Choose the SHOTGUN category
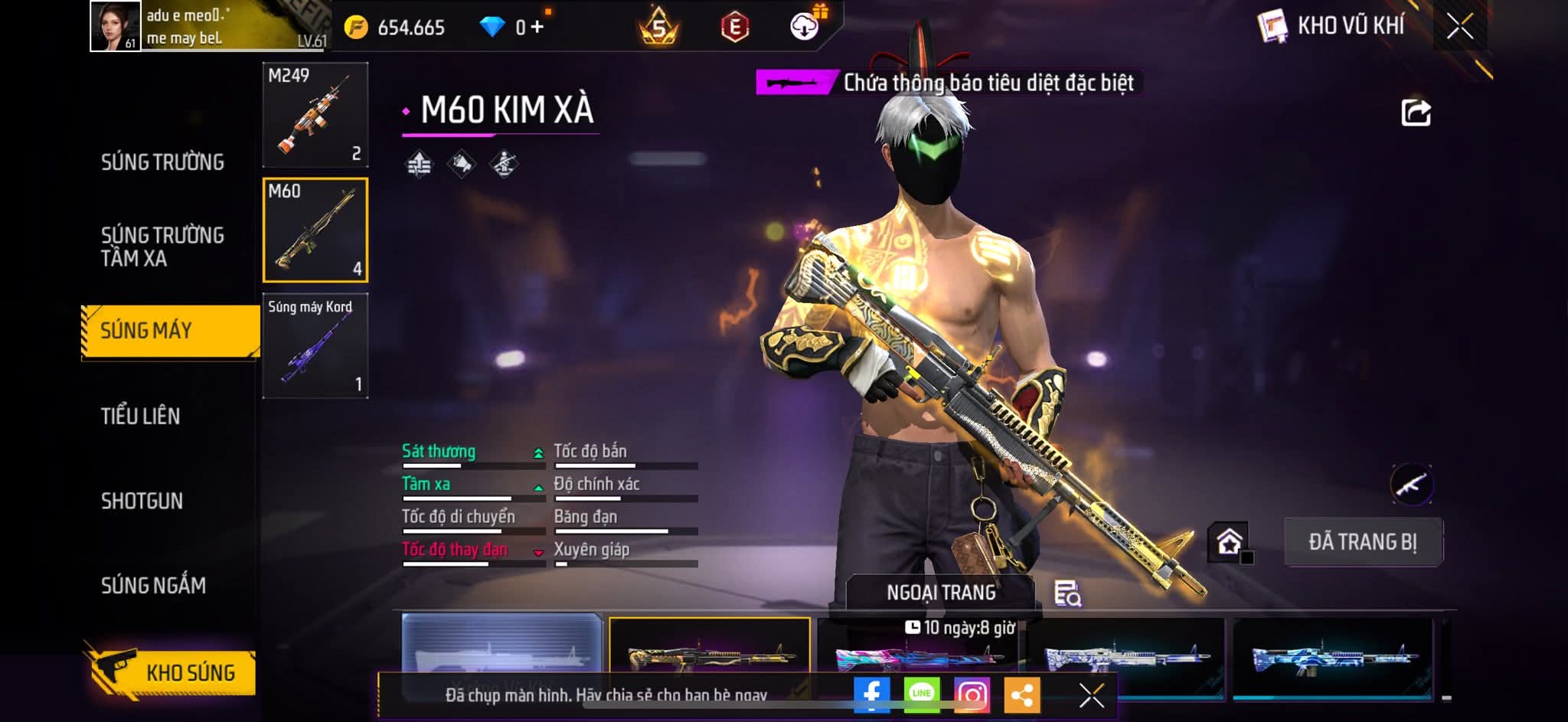 click(x=142, y=501)
